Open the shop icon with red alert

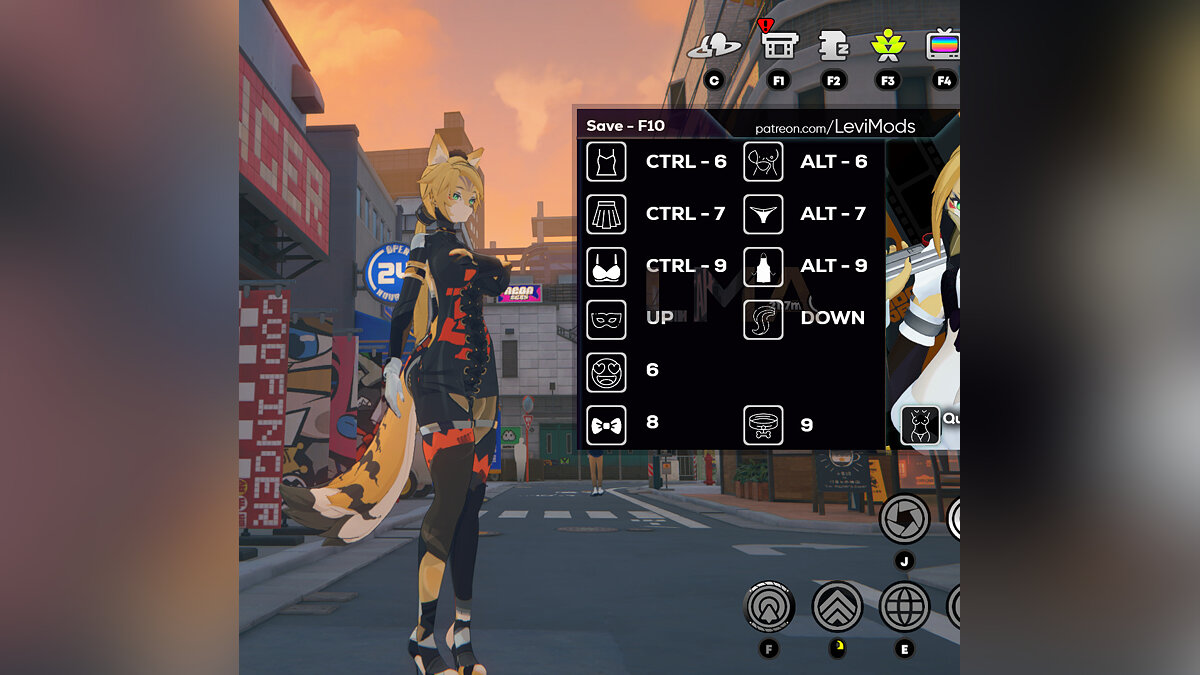777,44
